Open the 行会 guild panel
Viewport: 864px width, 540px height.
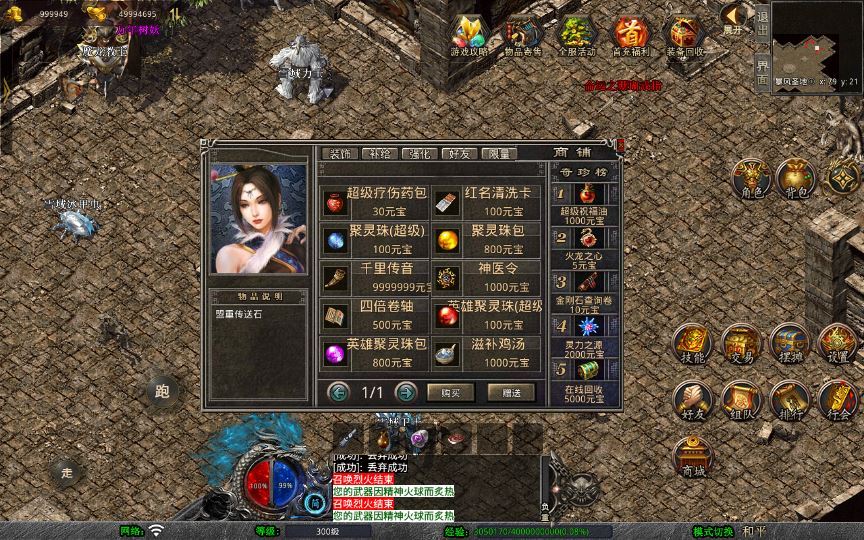click(838, 400)
